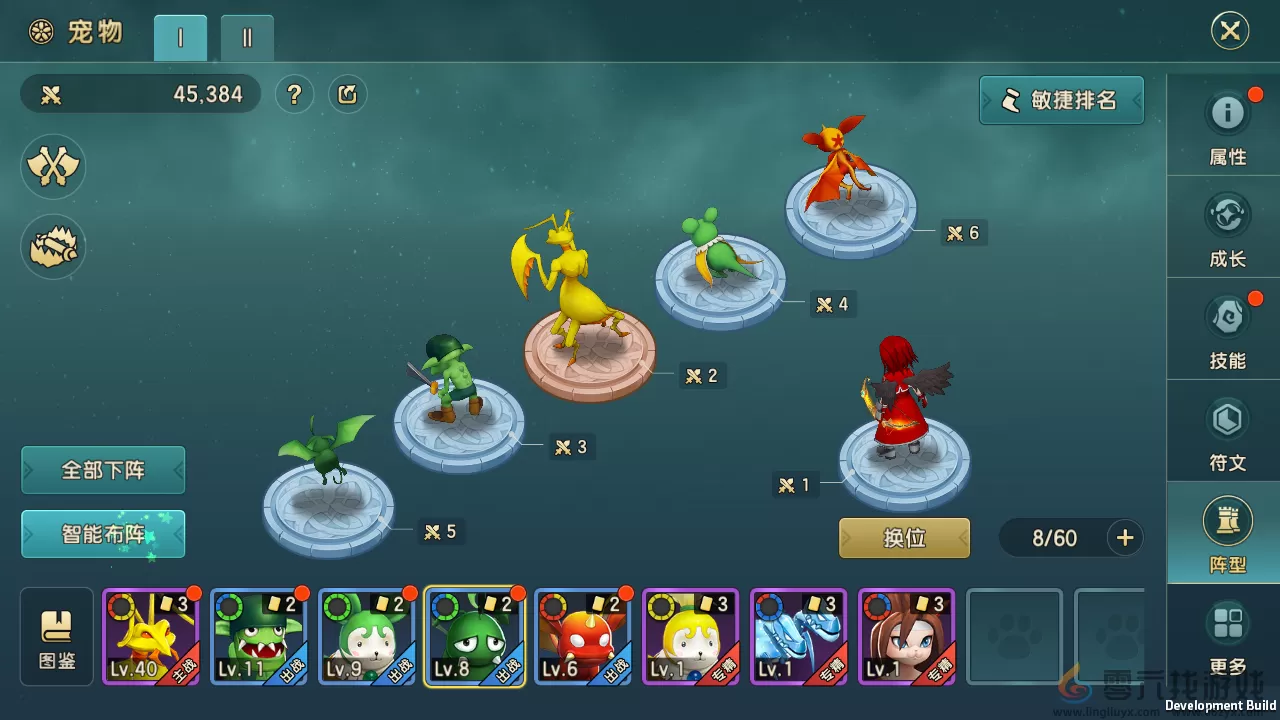This screenshot has height=720, width=1280.
Task: Choose the Lv.6 red devil pet card
Action: click(583, 637)
